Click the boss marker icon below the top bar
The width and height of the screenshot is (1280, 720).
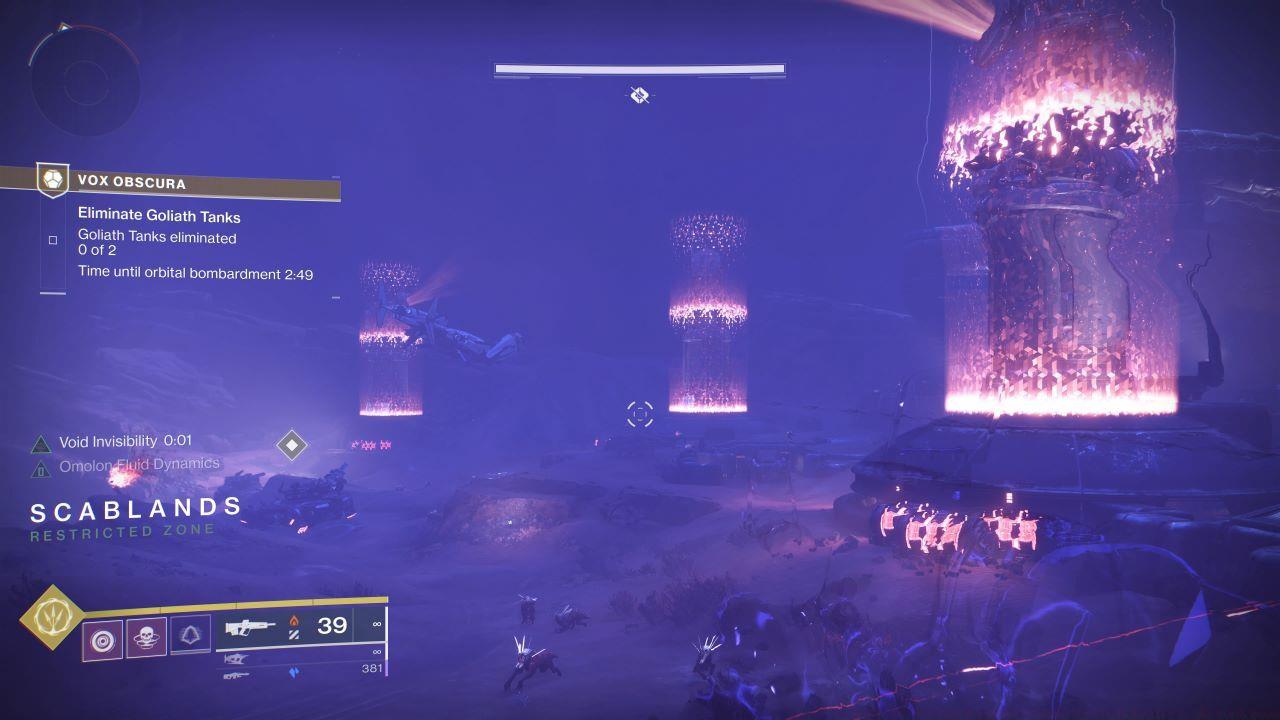coord(640,95)
